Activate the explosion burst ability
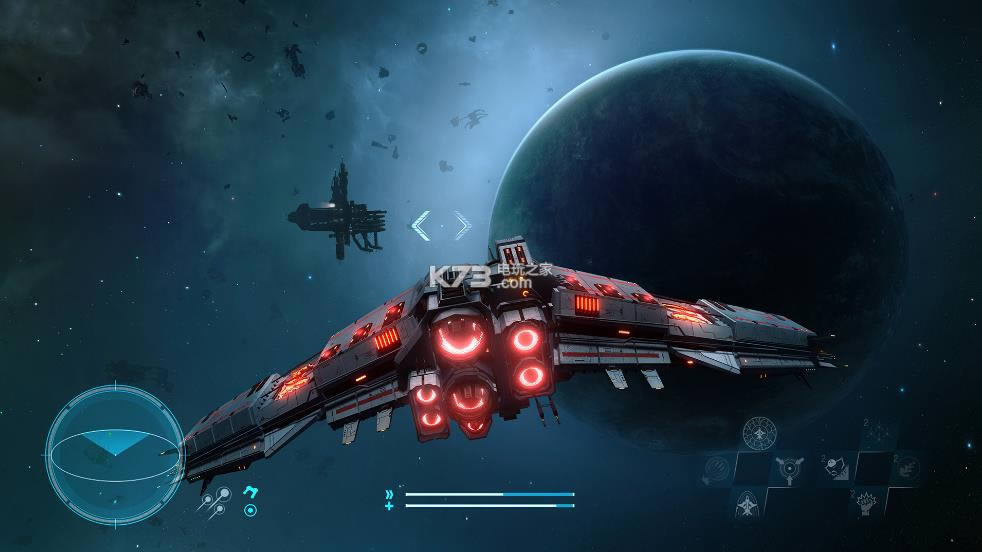 coord(866,503)
